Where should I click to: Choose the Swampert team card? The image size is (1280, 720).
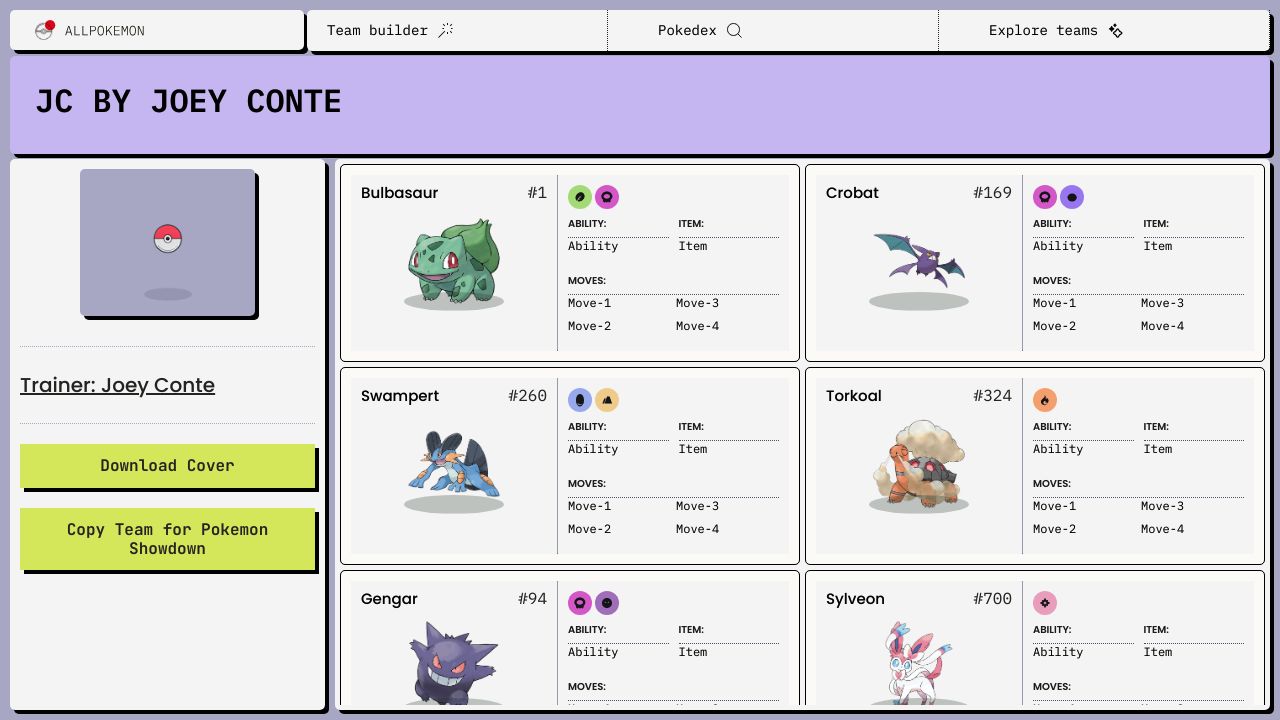pos(454,465)
